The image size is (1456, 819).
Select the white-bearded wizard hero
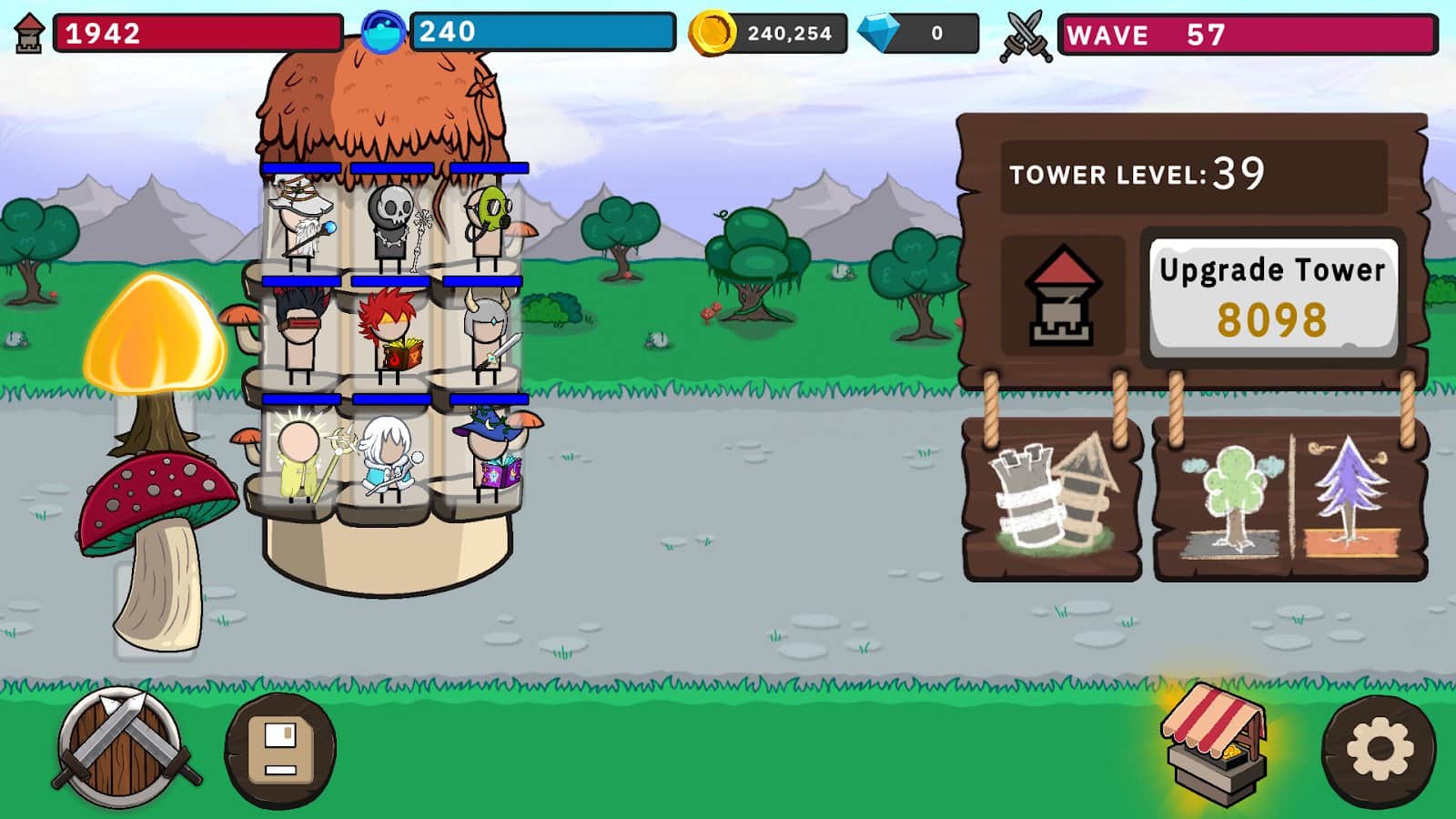tap(300, 223)
